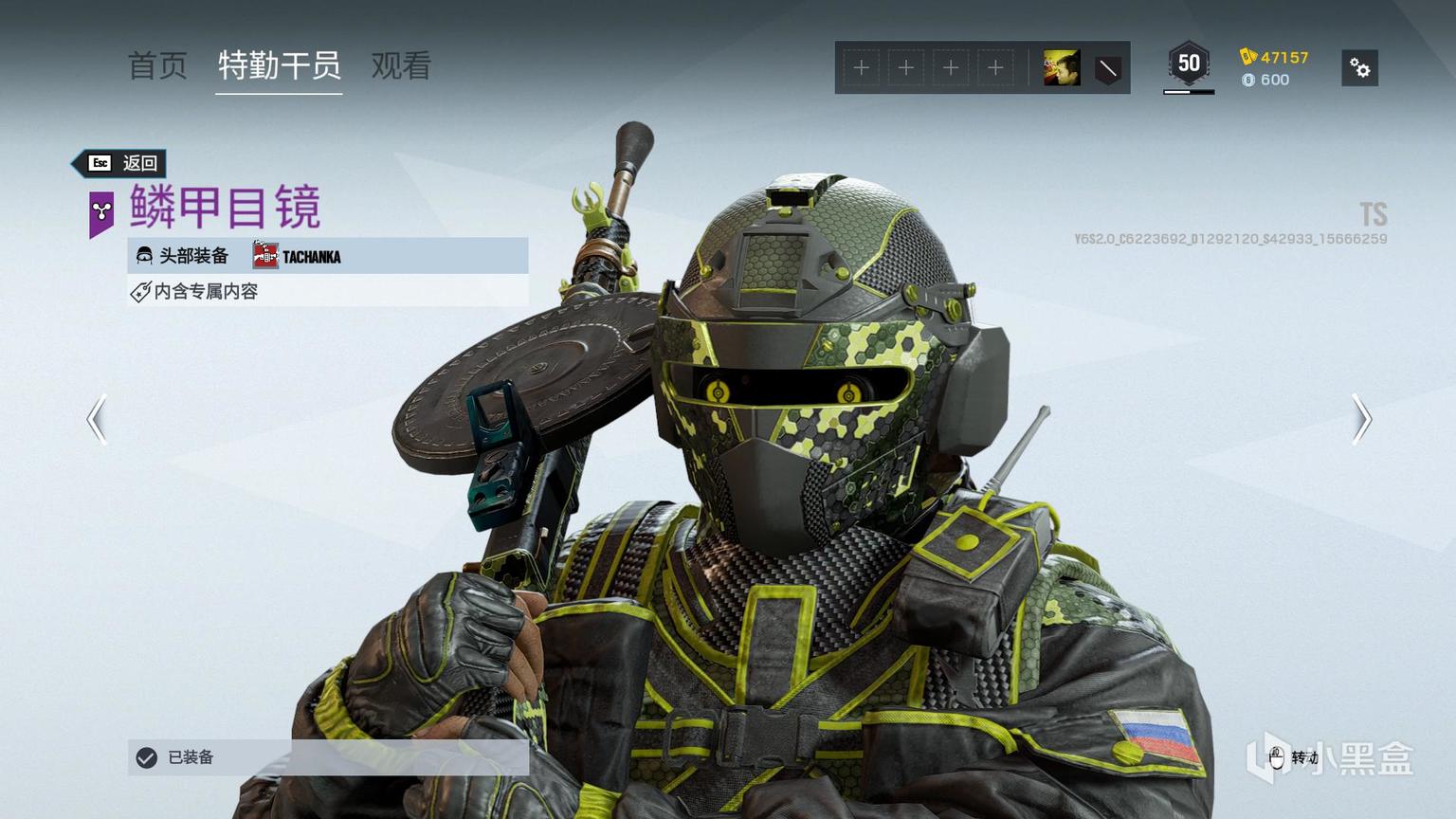This screenshot has height=819, width=1456.
Task: Click the 内含专属内容 exclusive content tag
Action: point(206,292)
